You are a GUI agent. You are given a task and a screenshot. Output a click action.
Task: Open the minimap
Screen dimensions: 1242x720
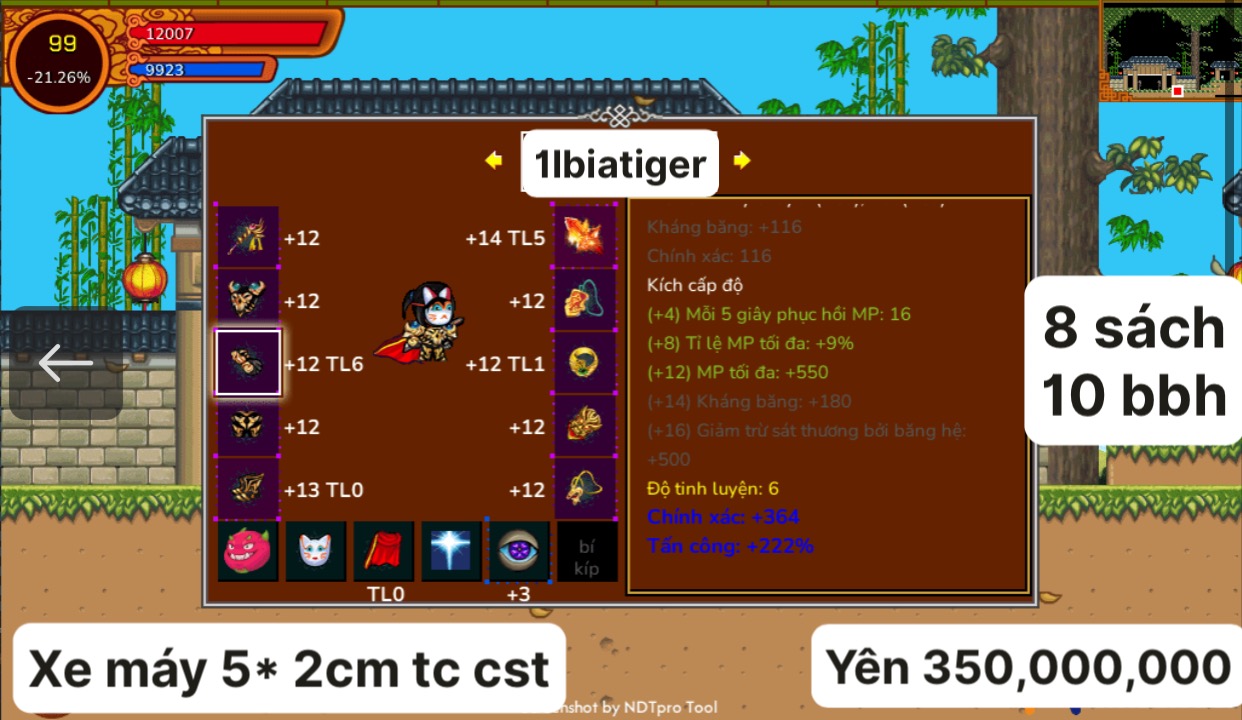point(1170,52)
